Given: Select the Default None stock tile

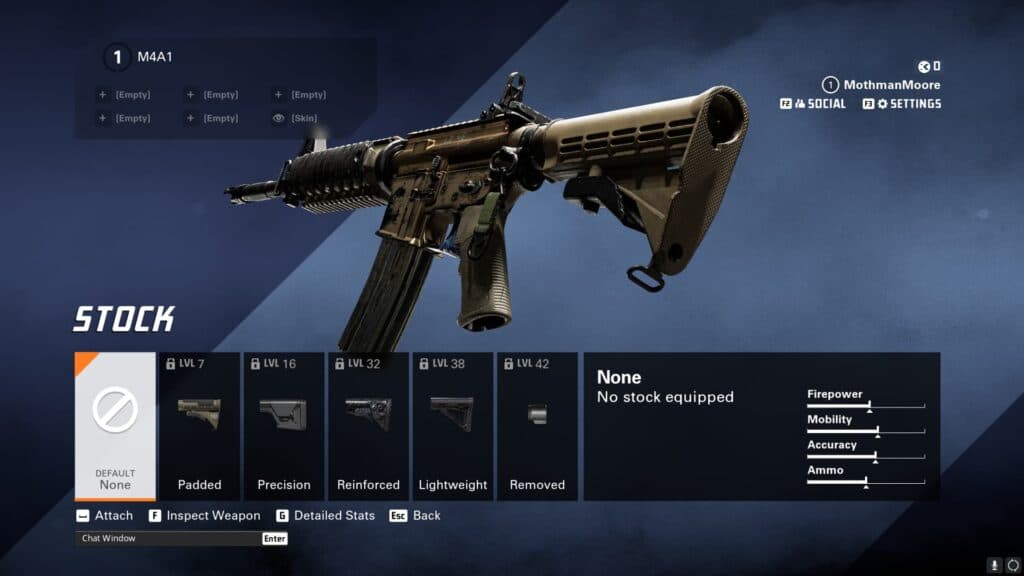Looking at the screenshot, I should [115, 426].
